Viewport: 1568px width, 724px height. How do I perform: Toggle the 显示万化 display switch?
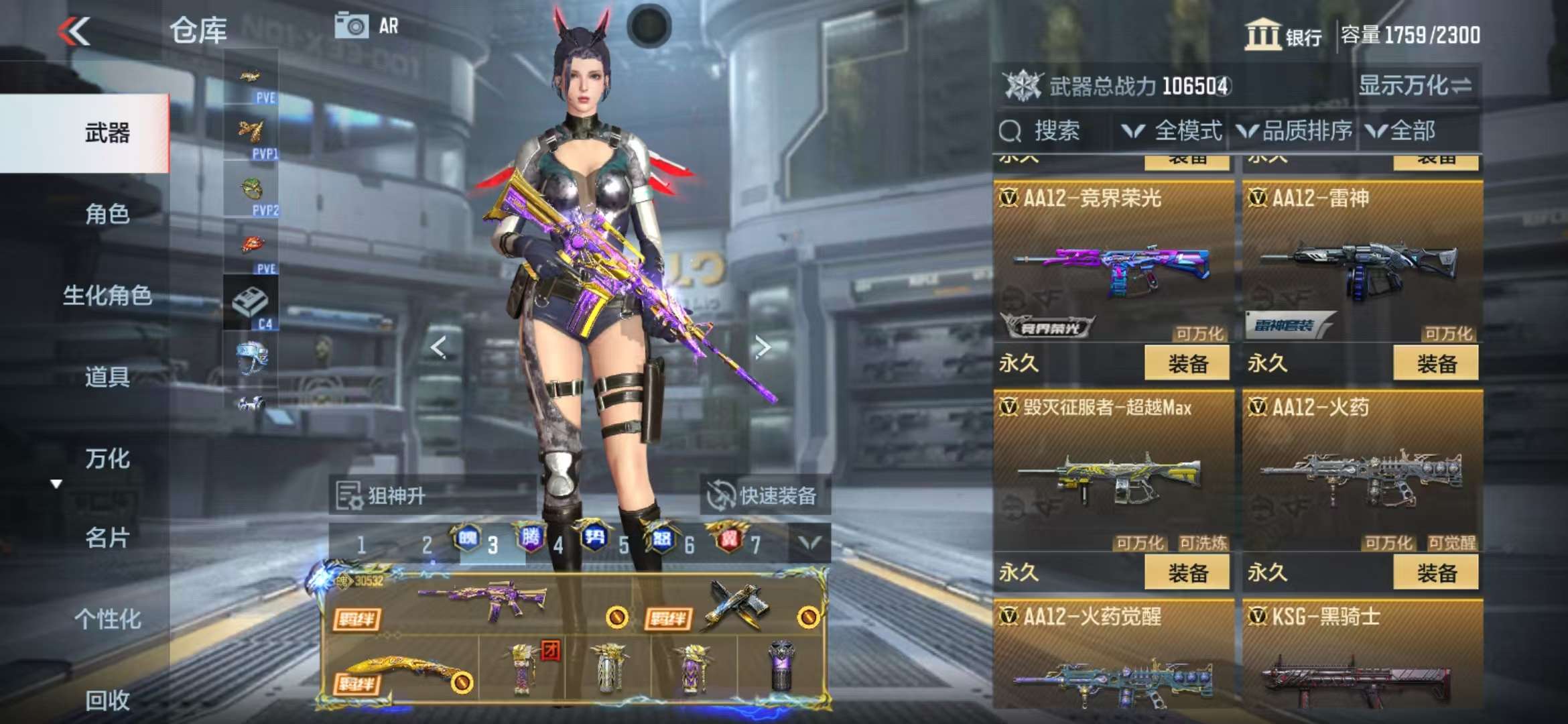[x=1415, y=86]
